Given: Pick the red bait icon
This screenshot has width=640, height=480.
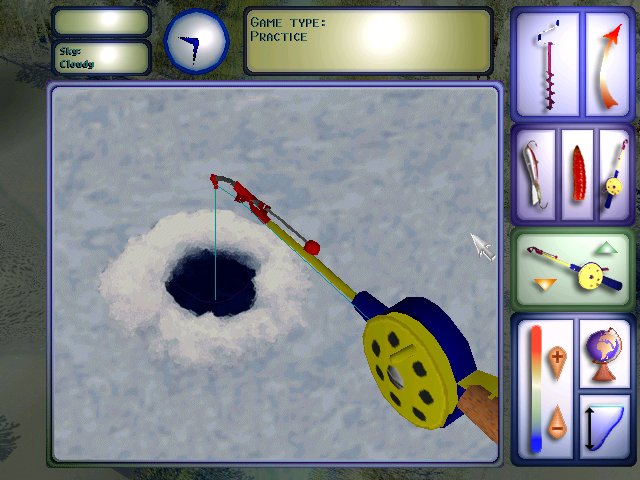Looking at the screenshot, I should pos(577,174).
